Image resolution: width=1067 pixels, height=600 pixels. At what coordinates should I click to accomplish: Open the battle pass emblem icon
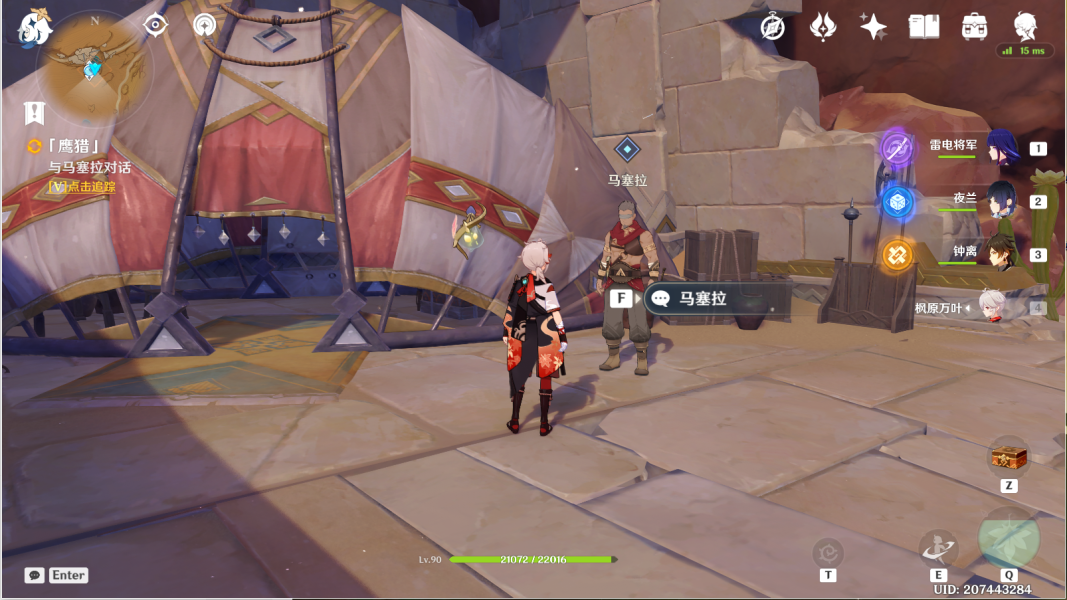823,27
